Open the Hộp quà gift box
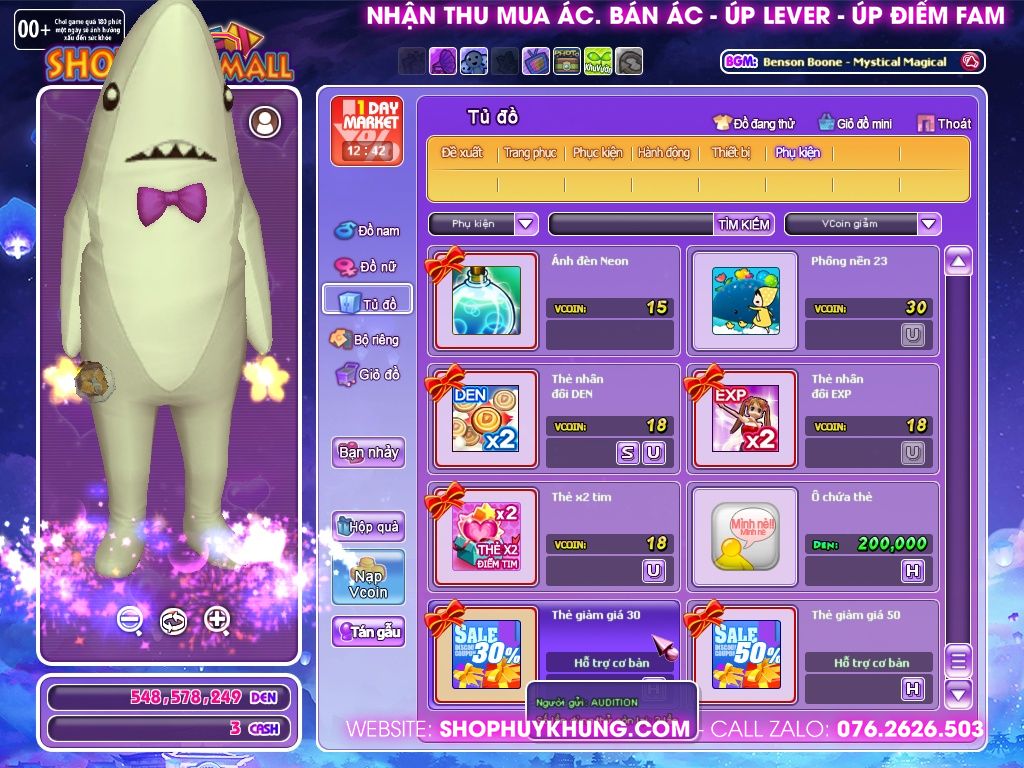The height and width of the screenshot is (768, 1024). pyautogui.click(x=368, y=527)
